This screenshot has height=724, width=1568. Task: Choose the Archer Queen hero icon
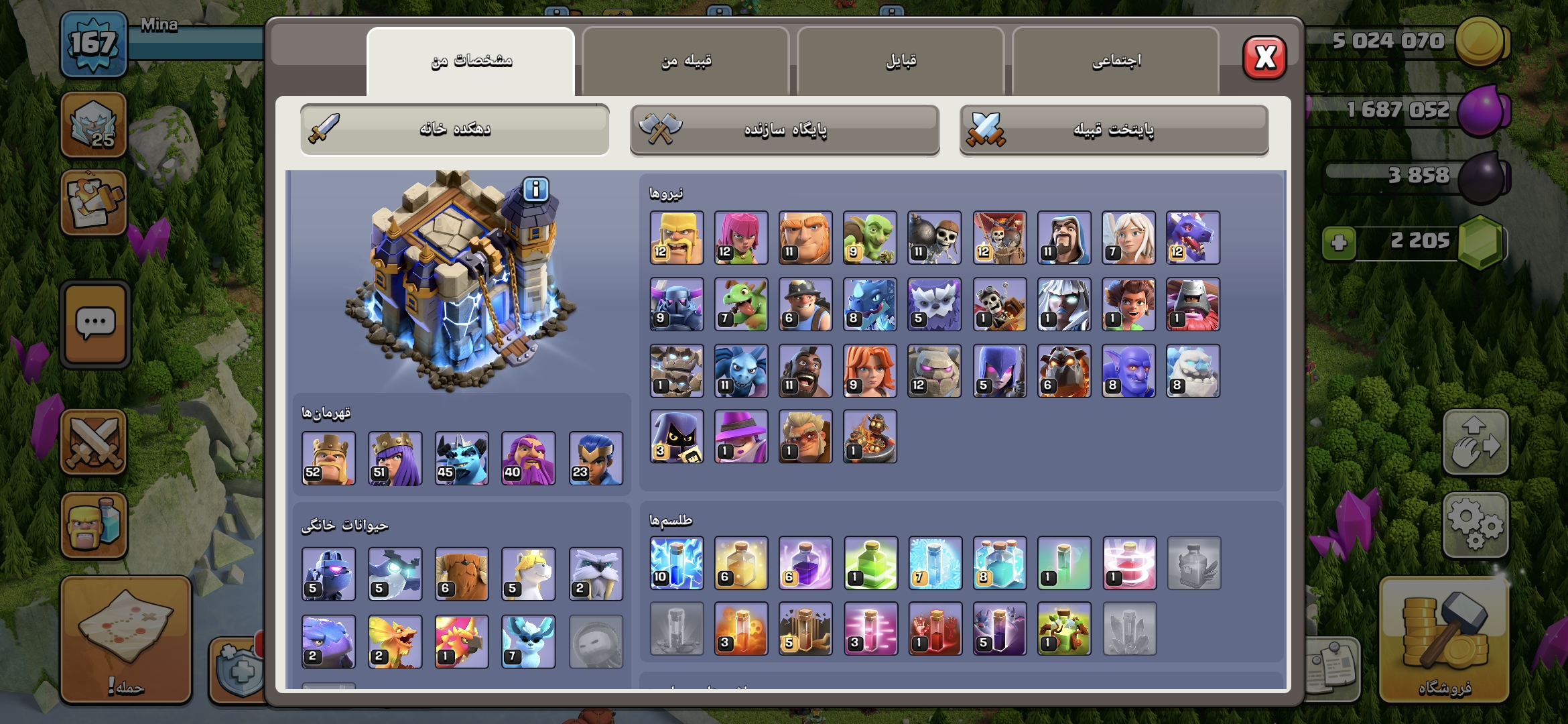point(395,459)
